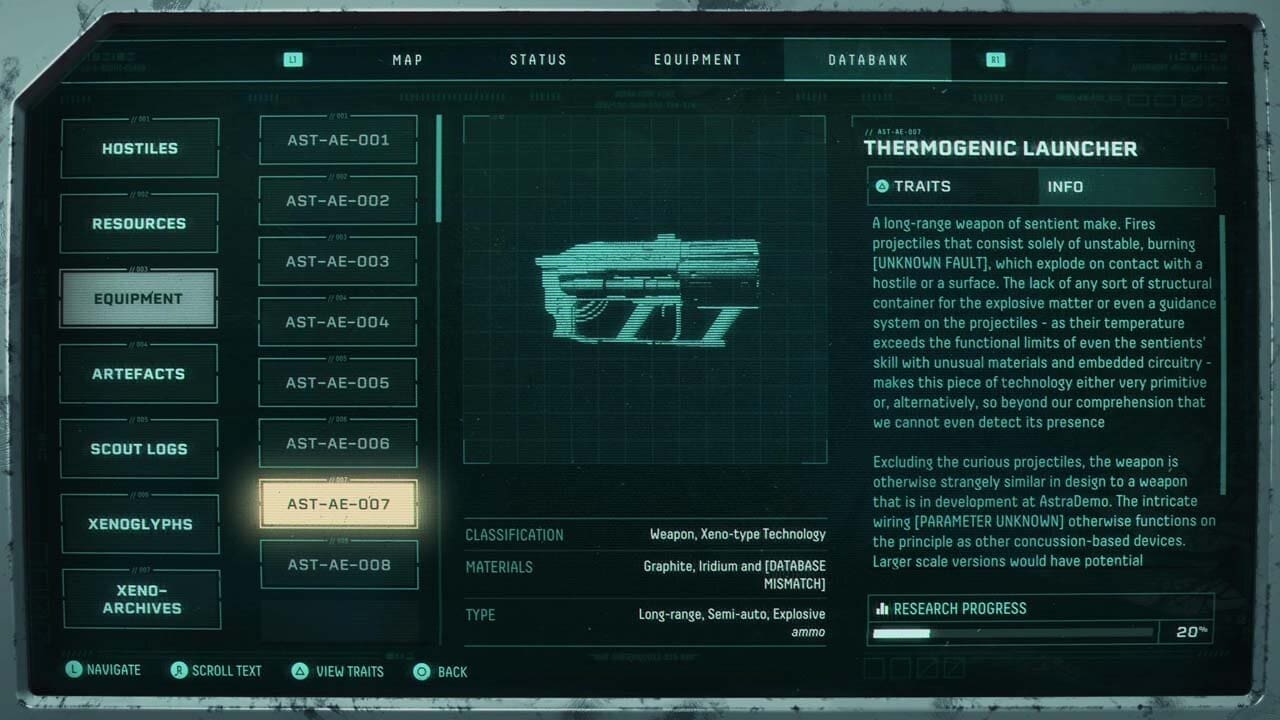The height and width of the screenshot is (720, 1280).
Task: Select the ARTEFACTS category
Action: click(x=139, y=373)
